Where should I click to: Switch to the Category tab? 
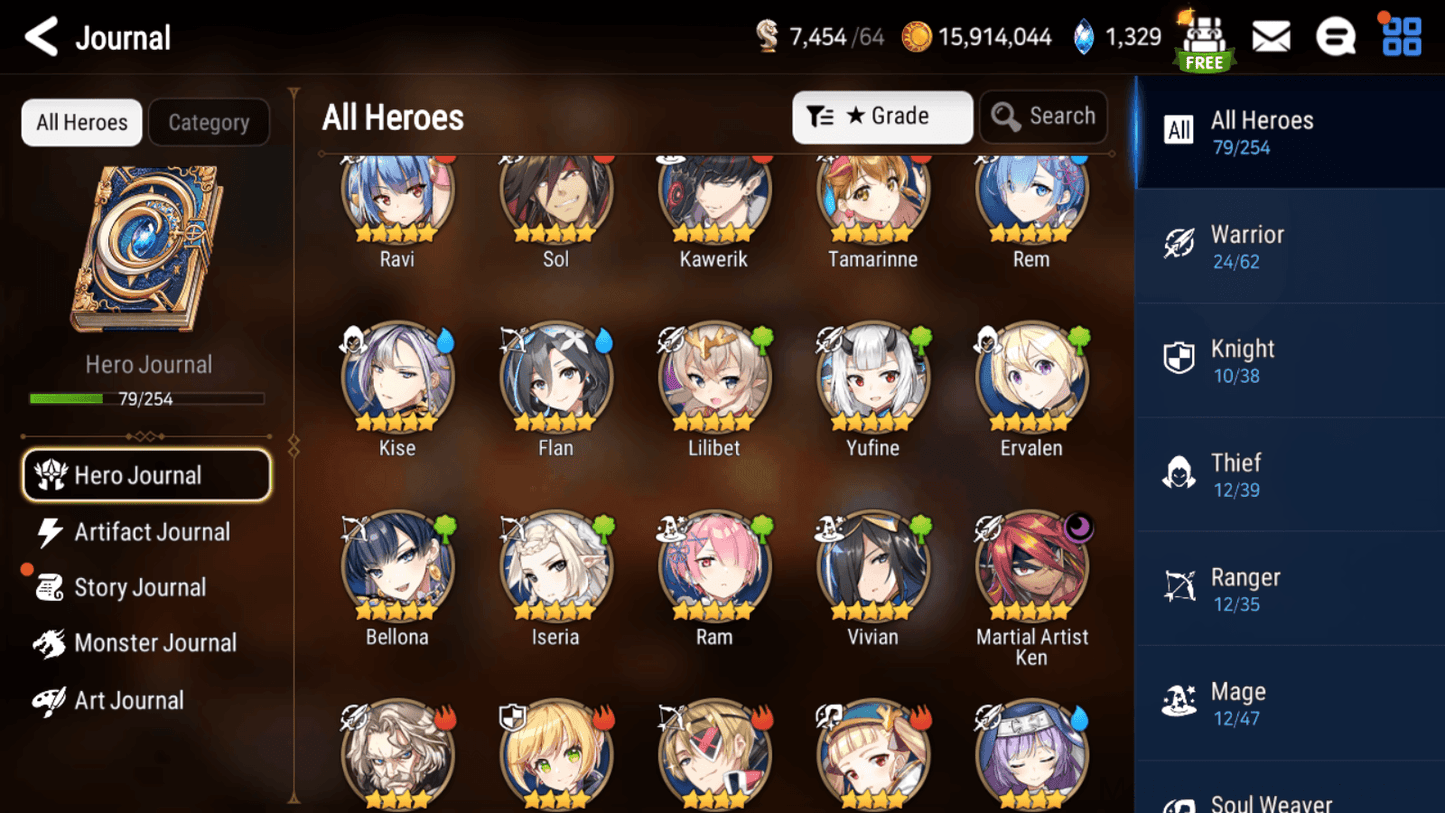coord(209,122)
